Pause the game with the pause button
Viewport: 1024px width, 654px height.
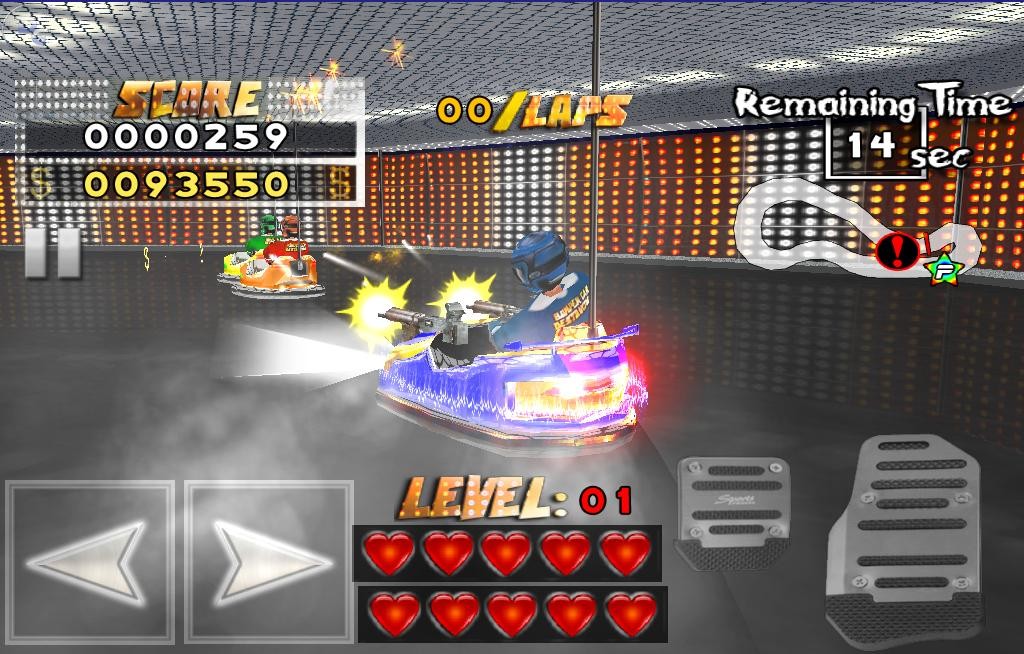tap(52, 252)
